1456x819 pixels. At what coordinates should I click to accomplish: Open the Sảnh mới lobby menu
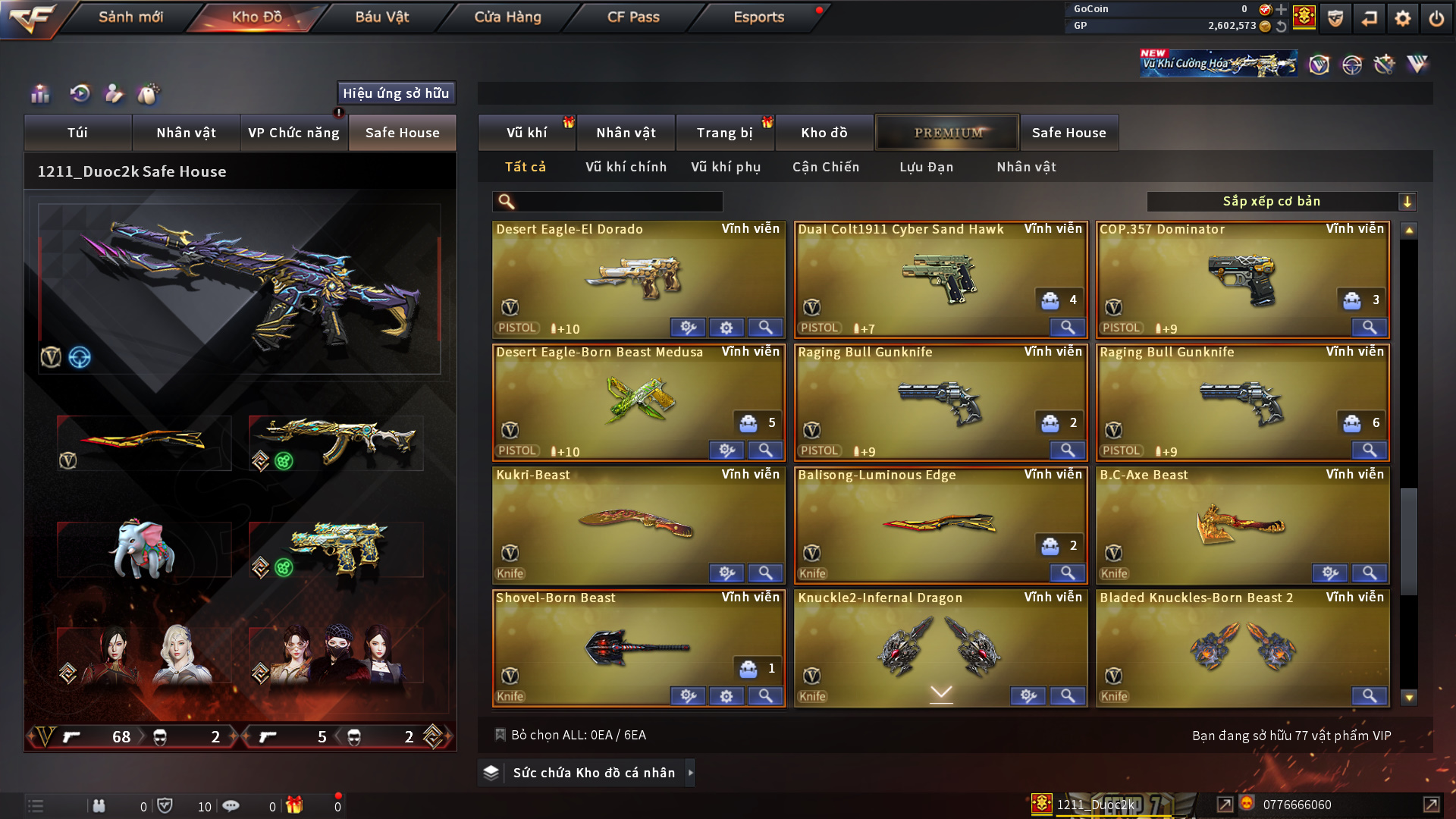coord(130,17)
